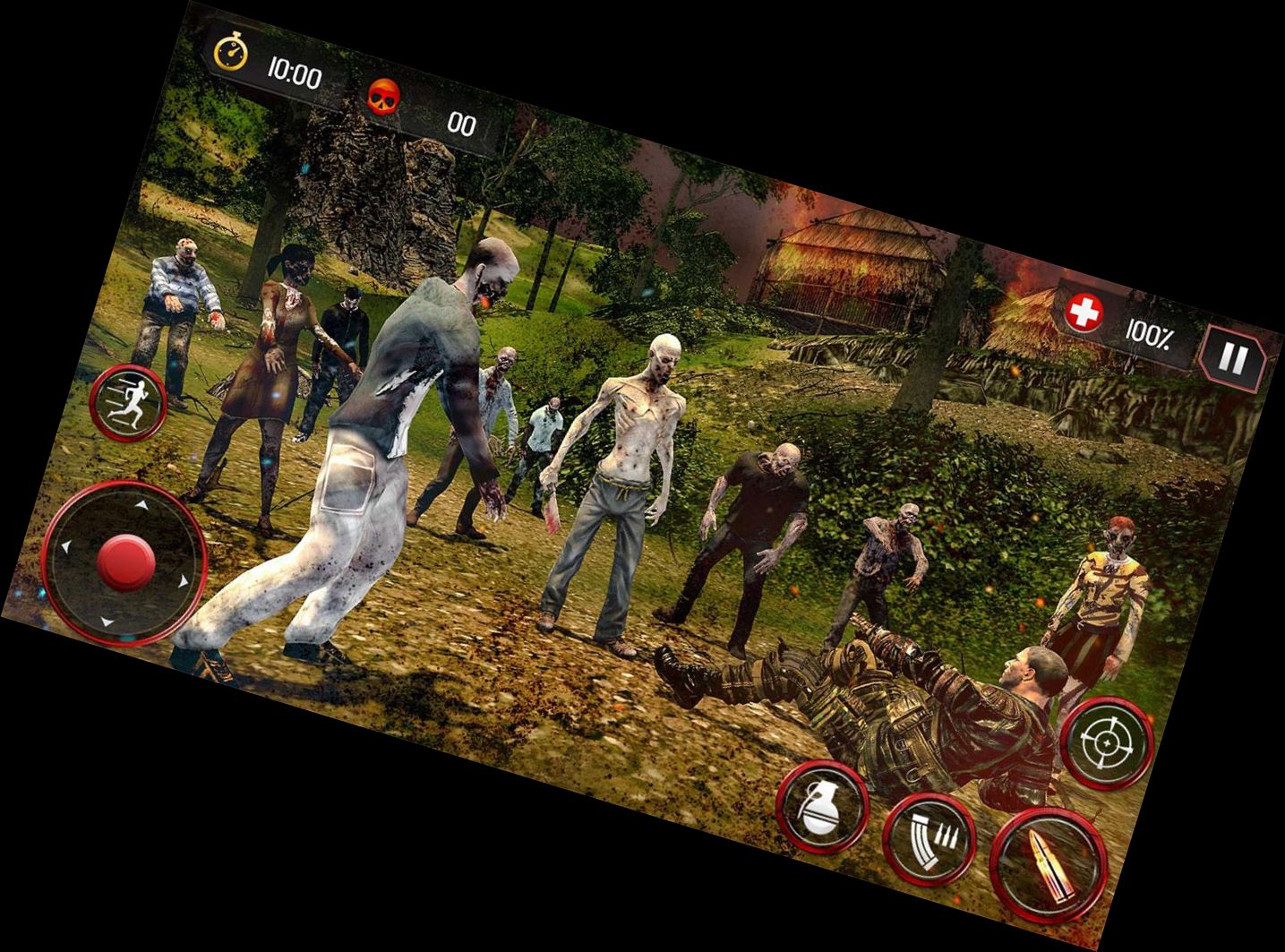Tap the left arrow on the joystick pad

[66, 547]
